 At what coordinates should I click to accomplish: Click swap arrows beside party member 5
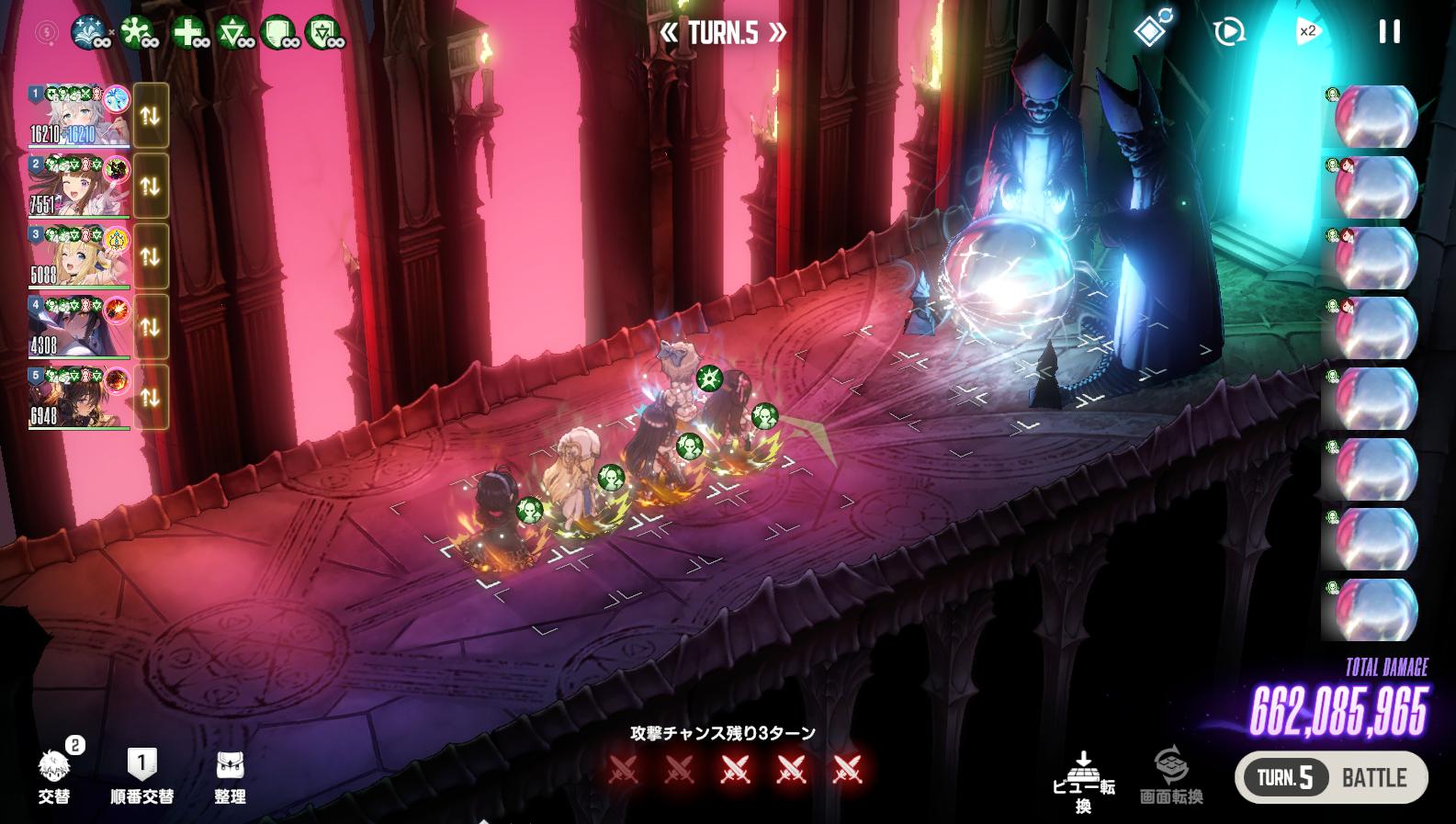(151, 397)
